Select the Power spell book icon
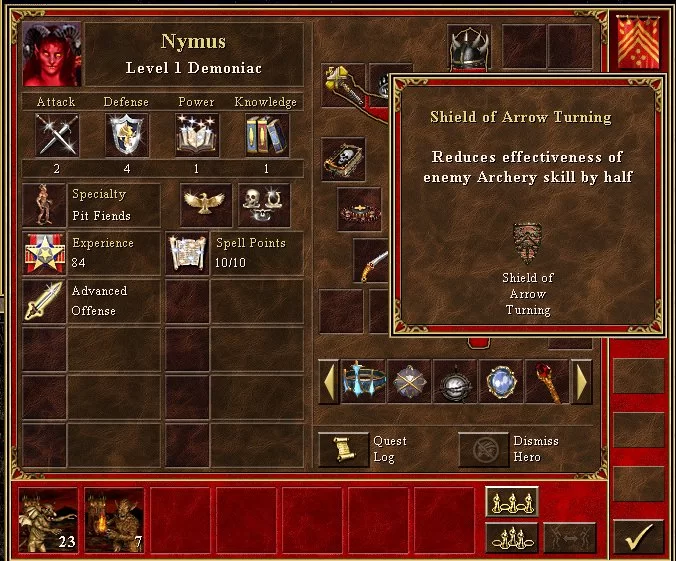 tap(197, 135)
